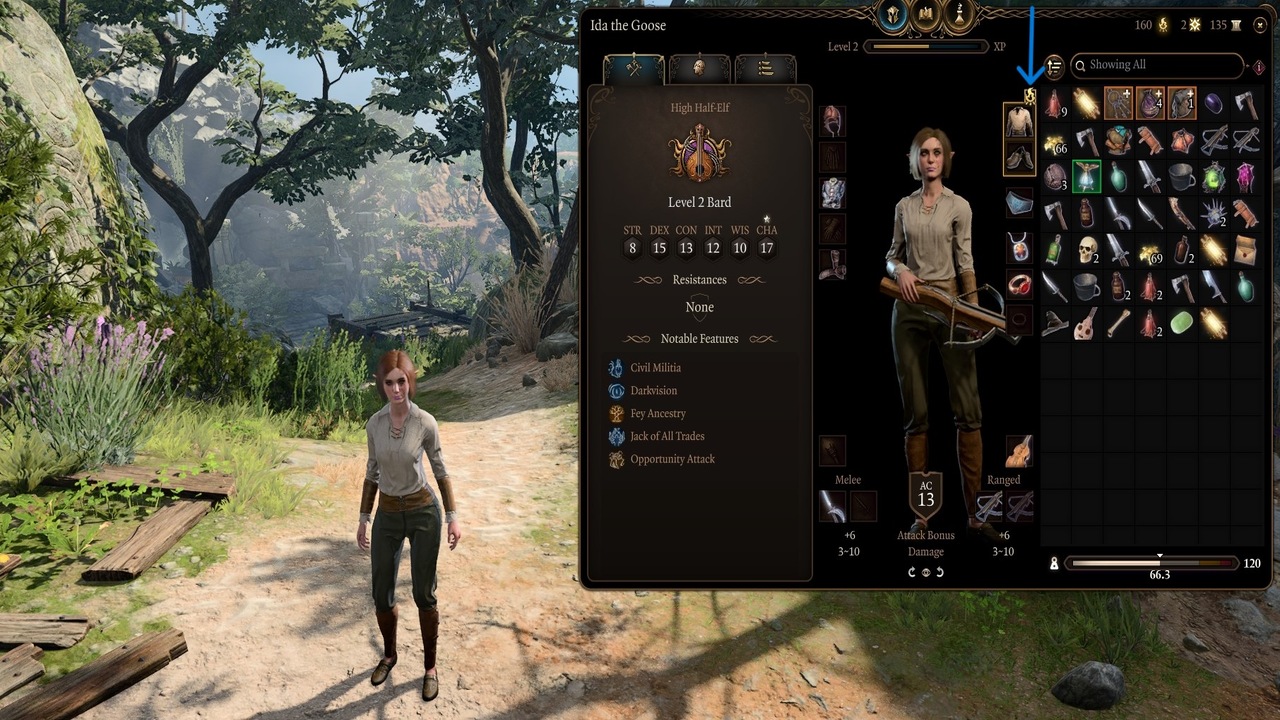Click the red alert icon beside the search bar
1280x720 pixels.
[x=1257, y=65]
